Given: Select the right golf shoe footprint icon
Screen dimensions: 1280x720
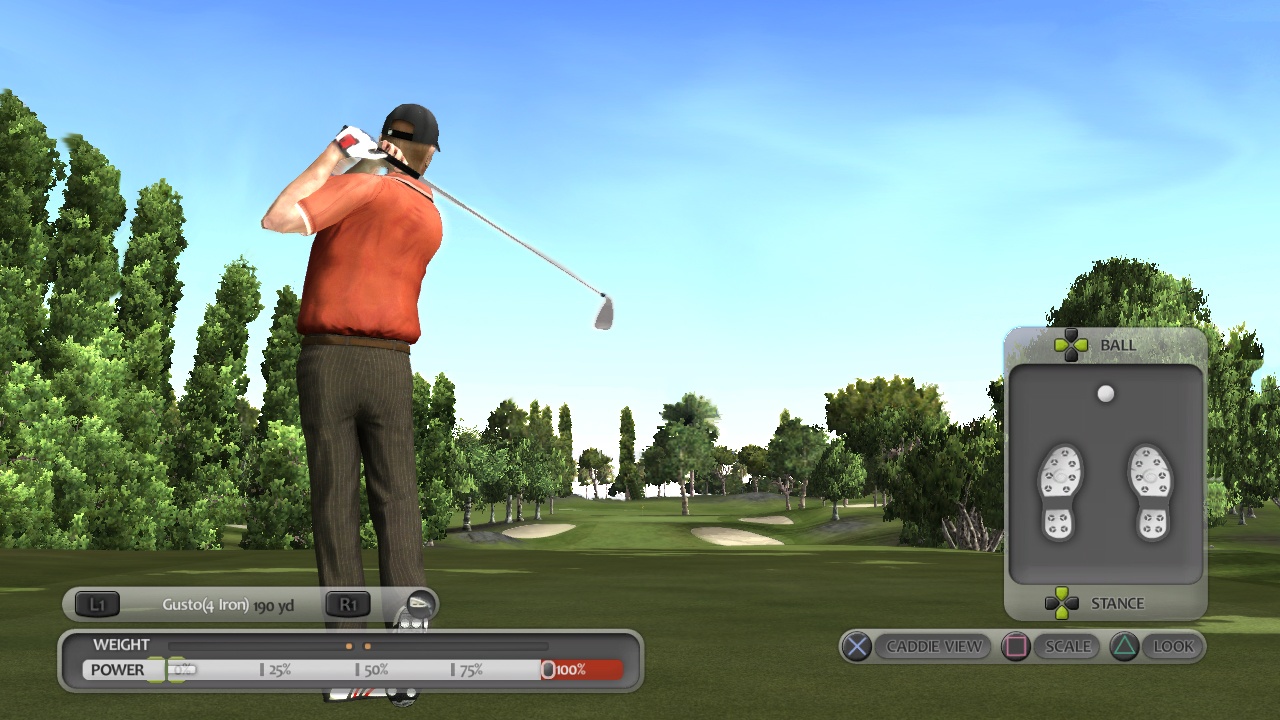Looking at the screenshot, I should tap(1150, 490).
